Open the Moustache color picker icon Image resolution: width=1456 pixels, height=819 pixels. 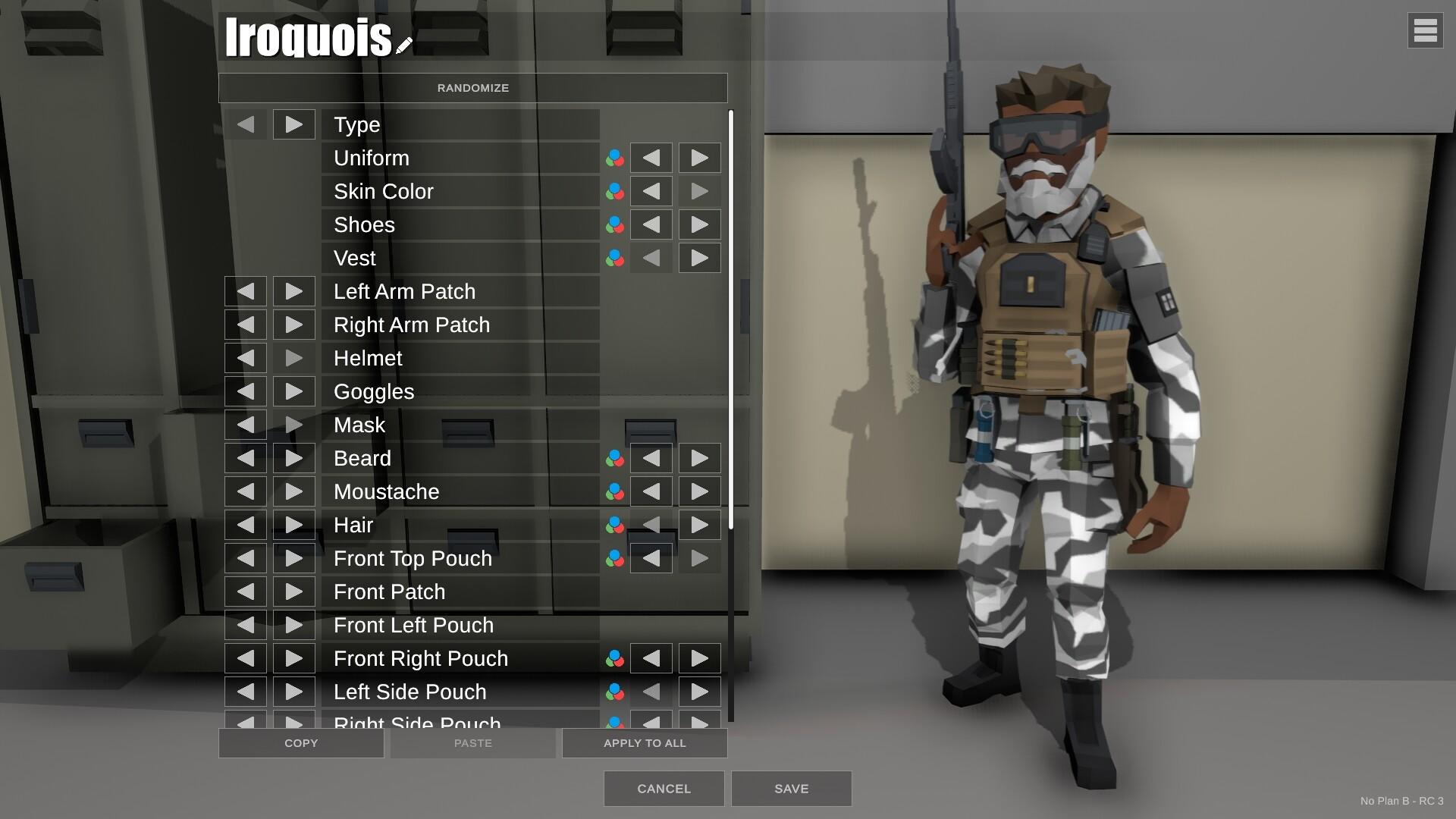point(614,491)
